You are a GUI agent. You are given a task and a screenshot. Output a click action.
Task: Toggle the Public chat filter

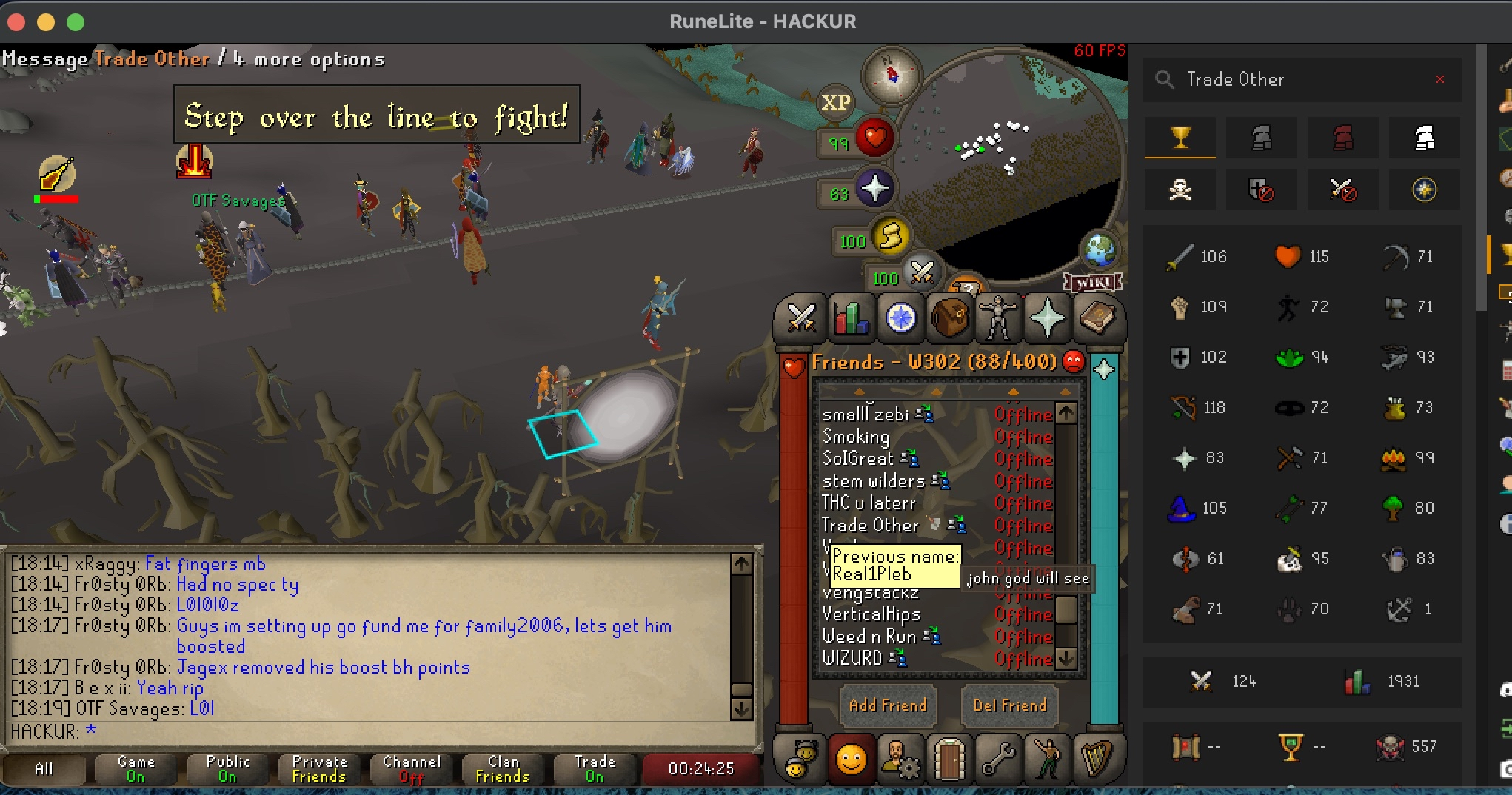click(x=227, y=768)
